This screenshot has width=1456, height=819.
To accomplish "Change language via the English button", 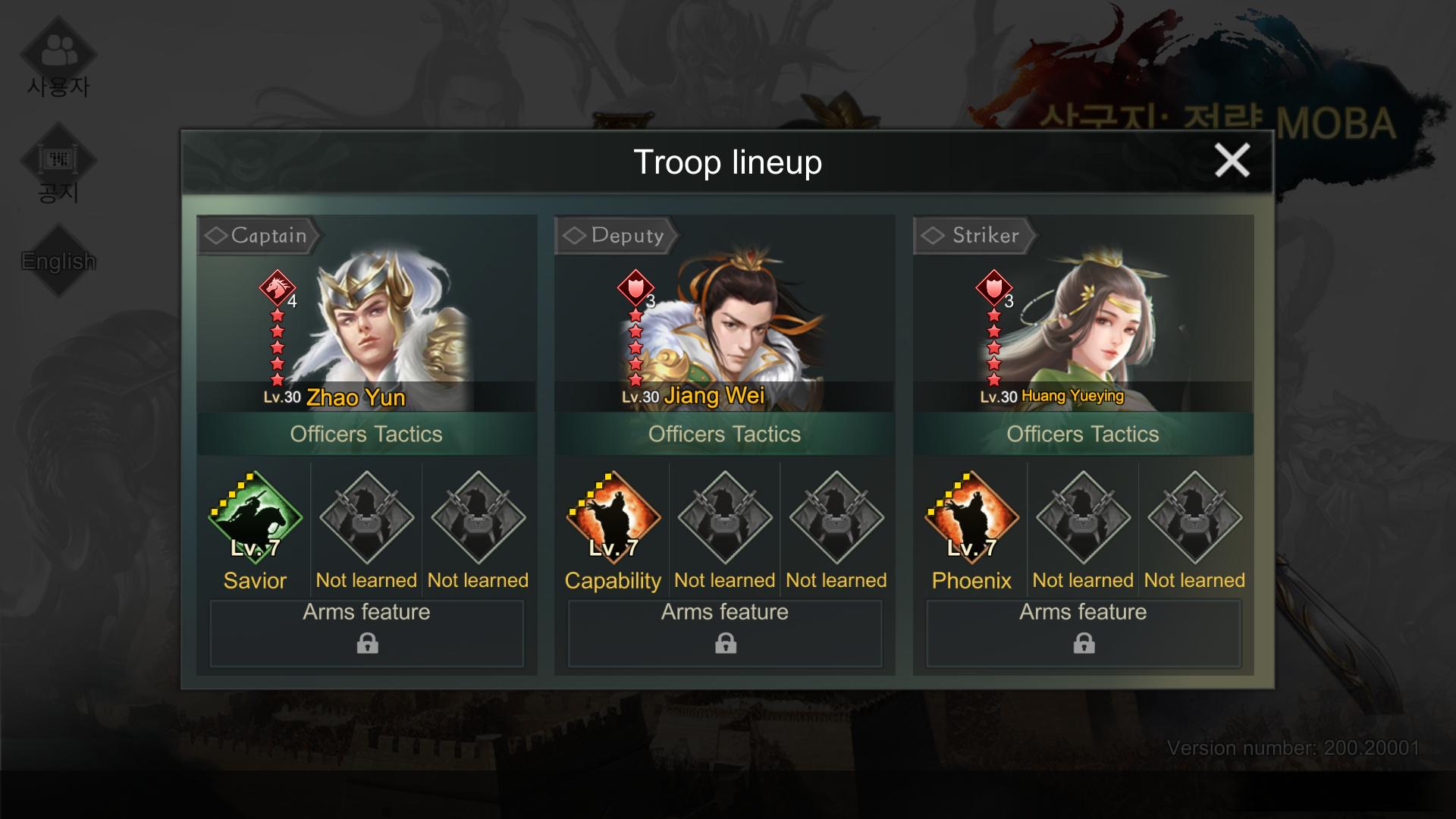I will (x=58, y=261).
